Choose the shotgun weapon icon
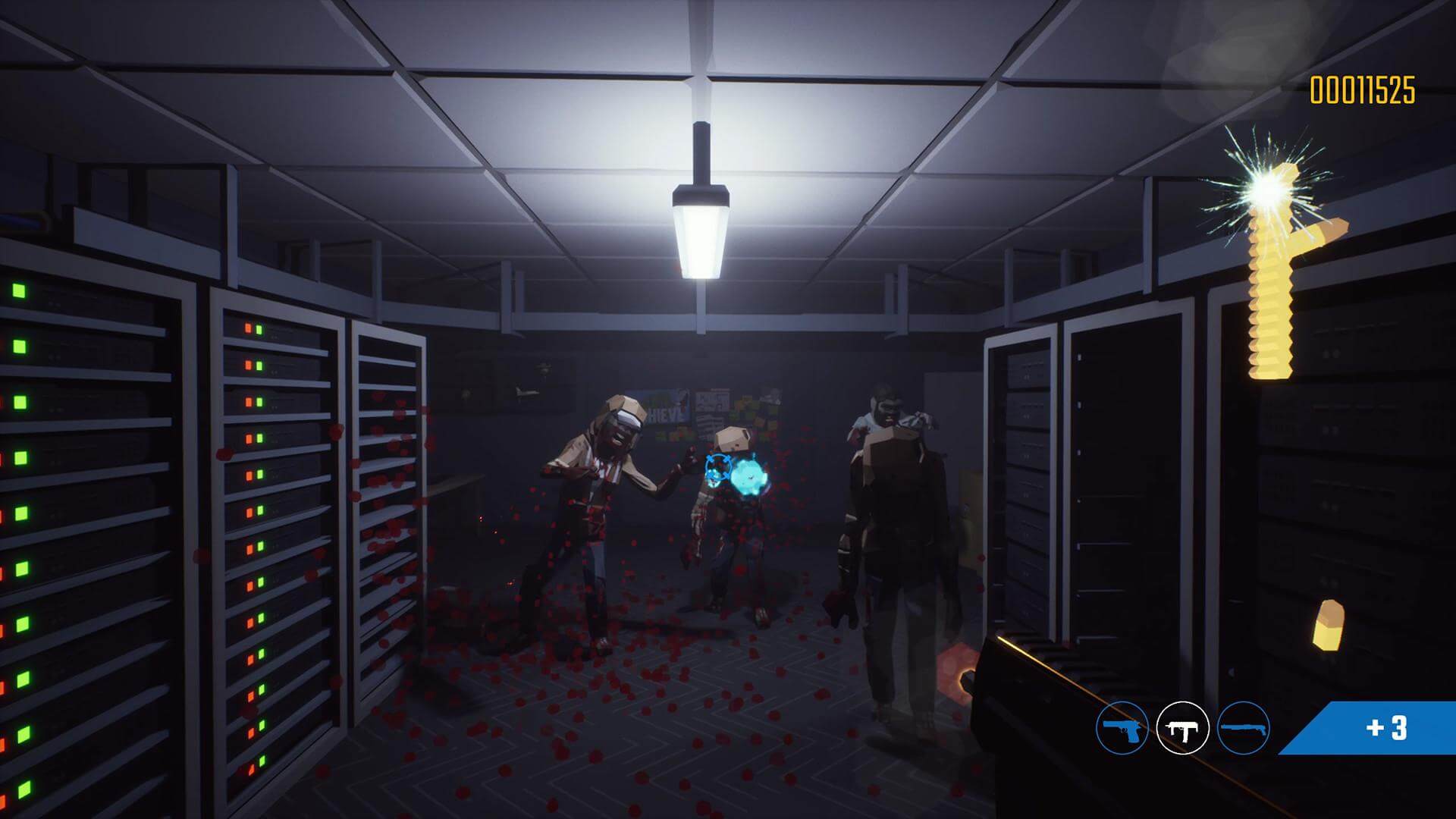1456x819 pixels. pos(1243,728)
